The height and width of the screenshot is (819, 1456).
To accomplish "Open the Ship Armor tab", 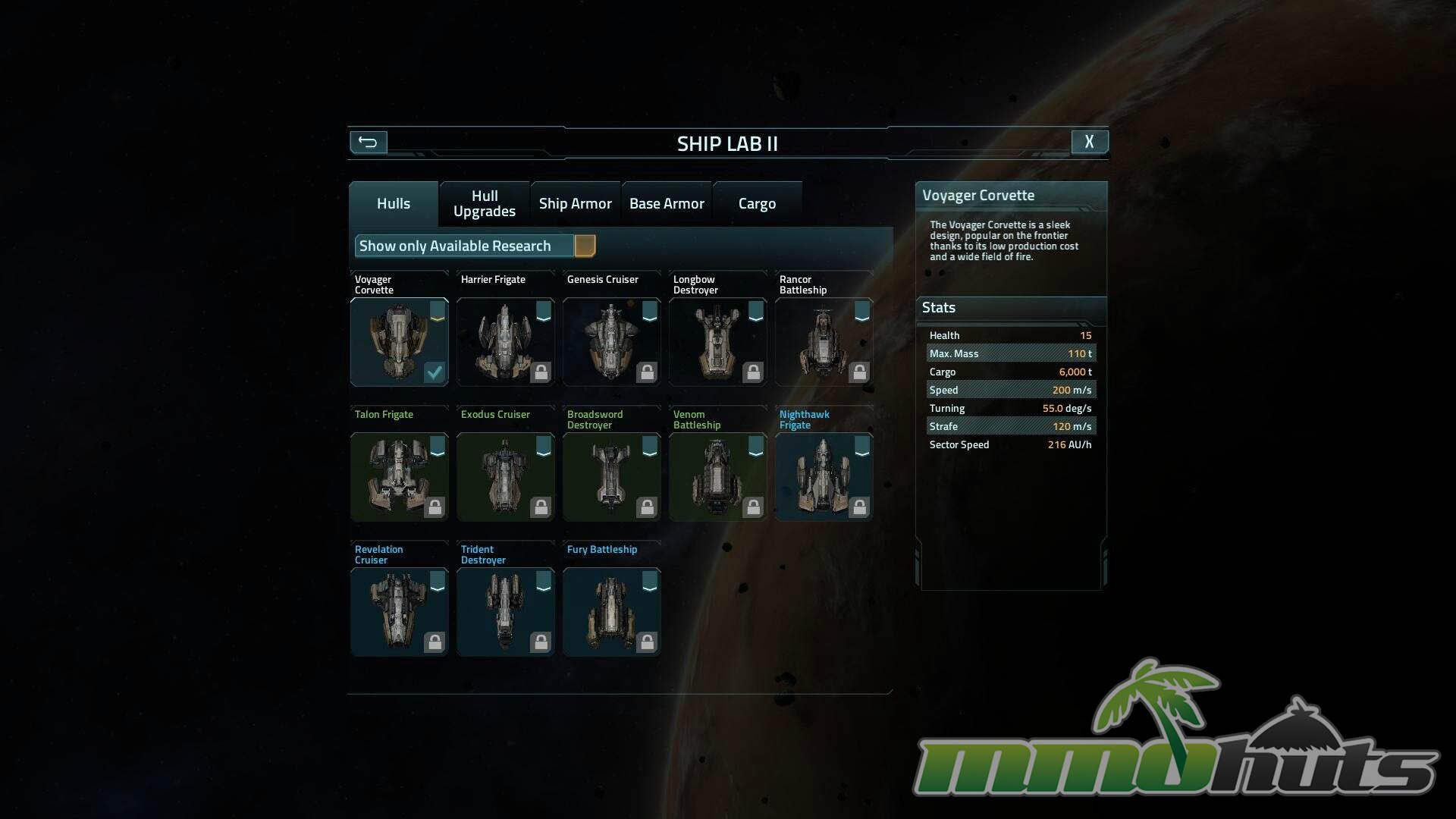I will 575,204.
